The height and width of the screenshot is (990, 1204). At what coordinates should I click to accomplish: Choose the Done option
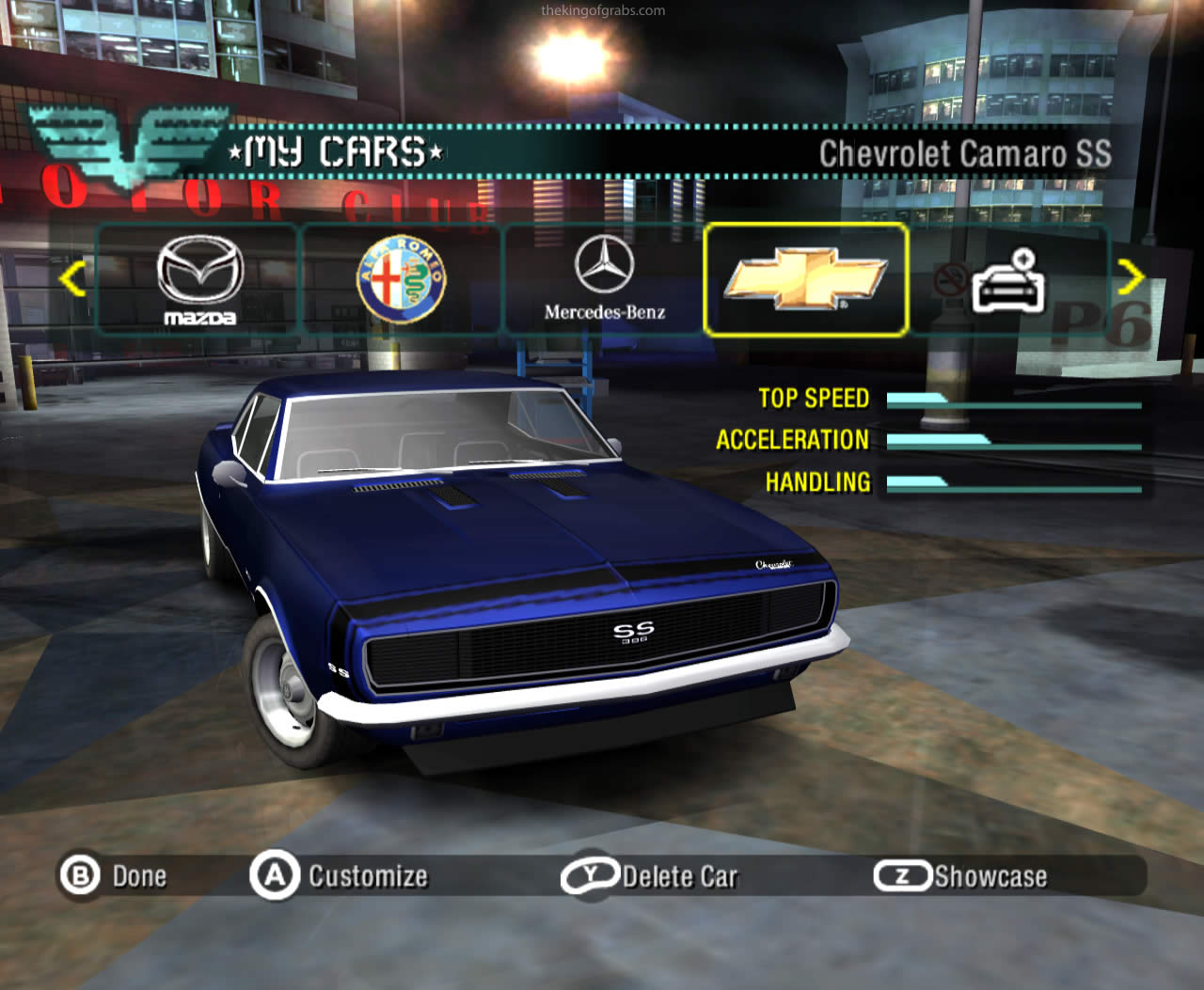115,876
